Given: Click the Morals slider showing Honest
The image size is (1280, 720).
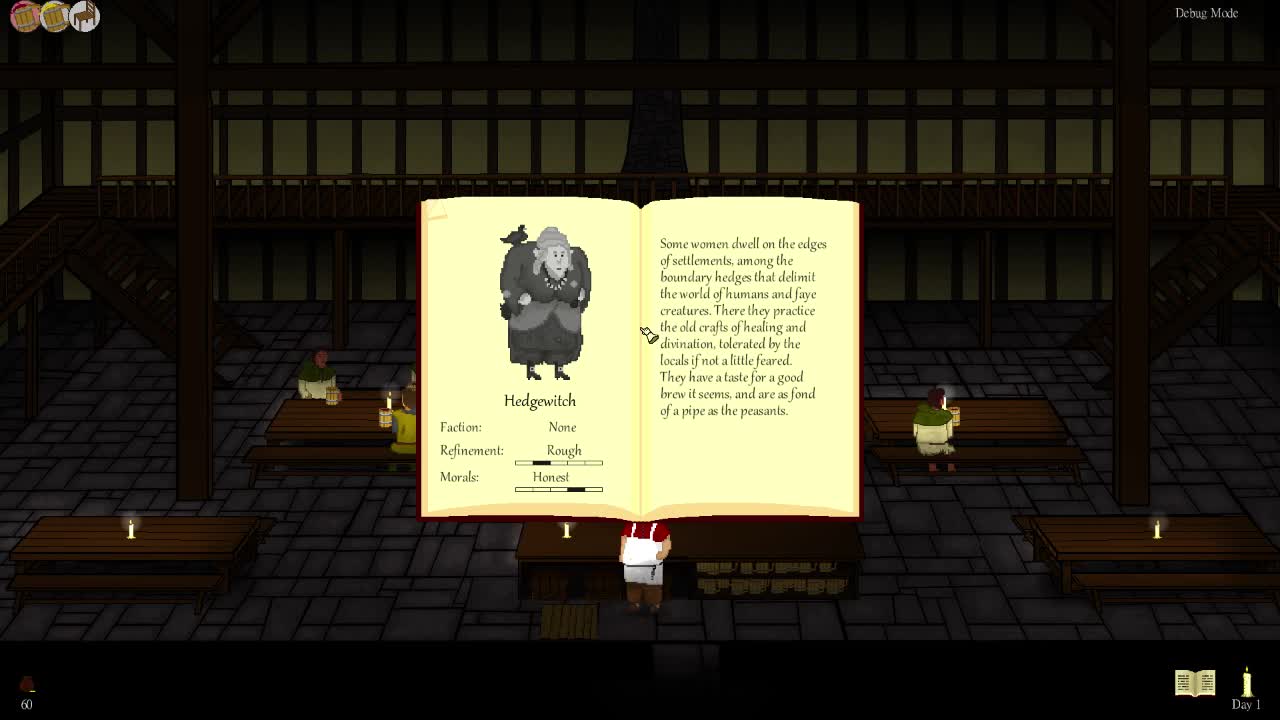Looking at the screenshot, I should [x=558, y=490].
